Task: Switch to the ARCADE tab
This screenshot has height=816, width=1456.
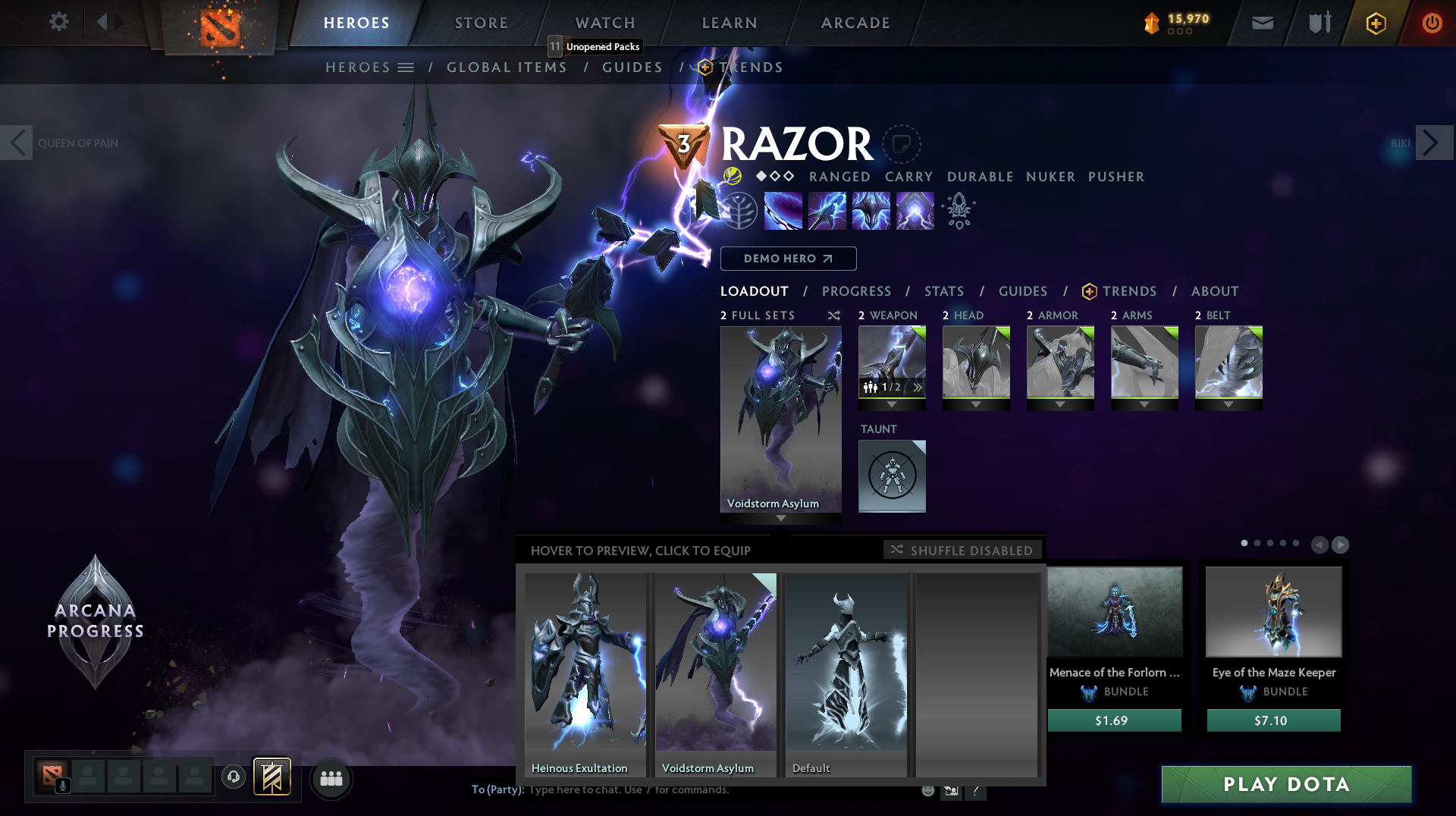Action: [855, 23]
